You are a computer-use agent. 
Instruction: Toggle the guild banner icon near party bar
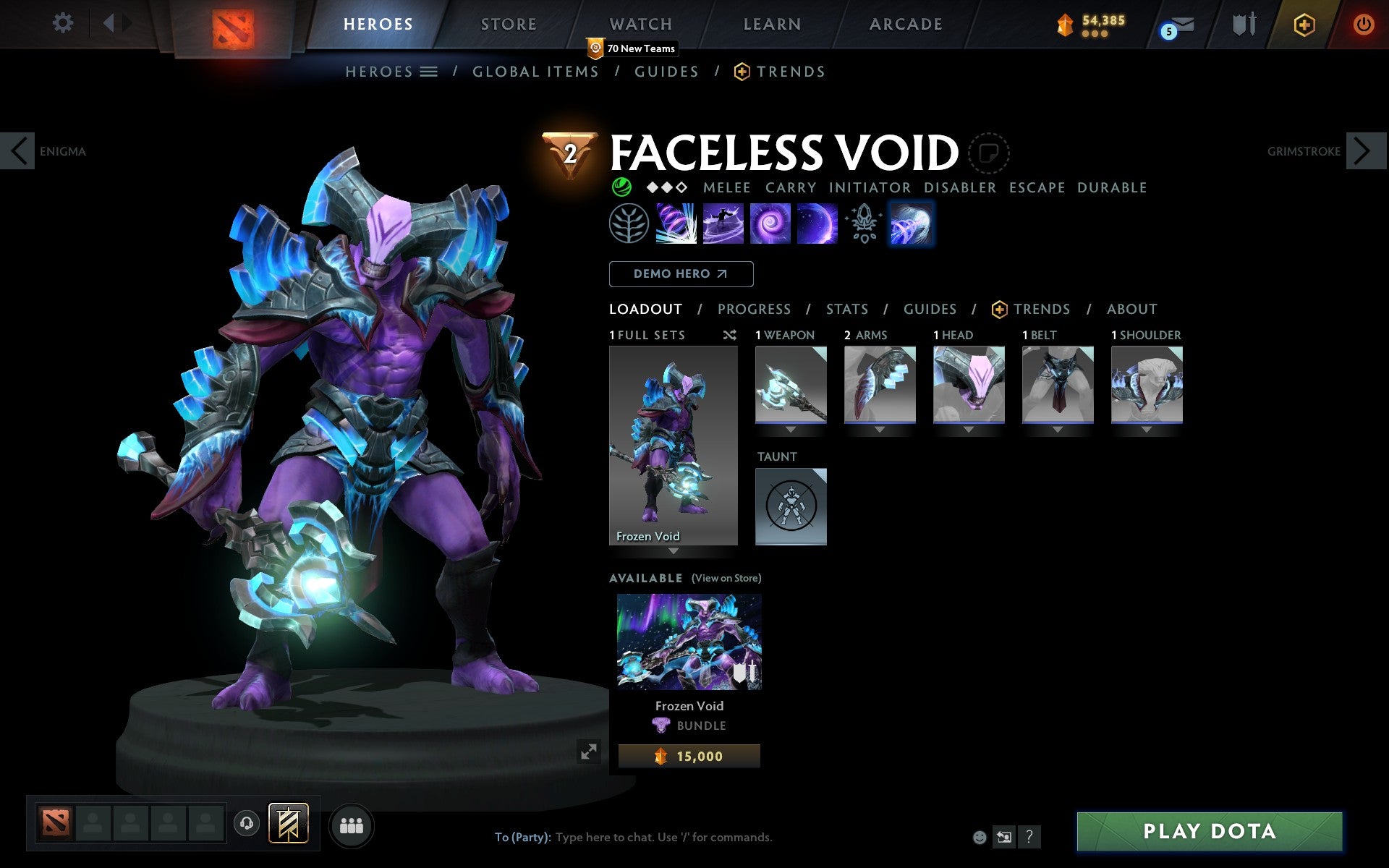point(286,822)
